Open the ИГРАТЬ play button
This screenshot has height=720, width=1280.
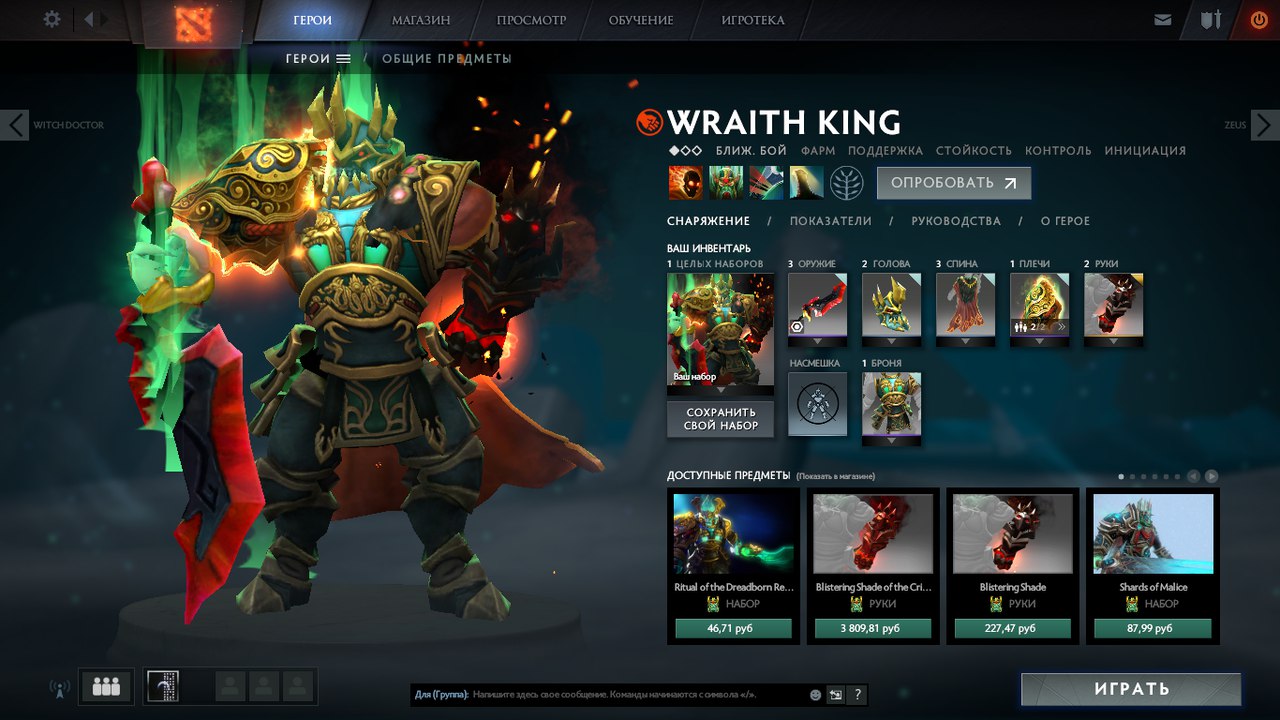click(1130, 689)
